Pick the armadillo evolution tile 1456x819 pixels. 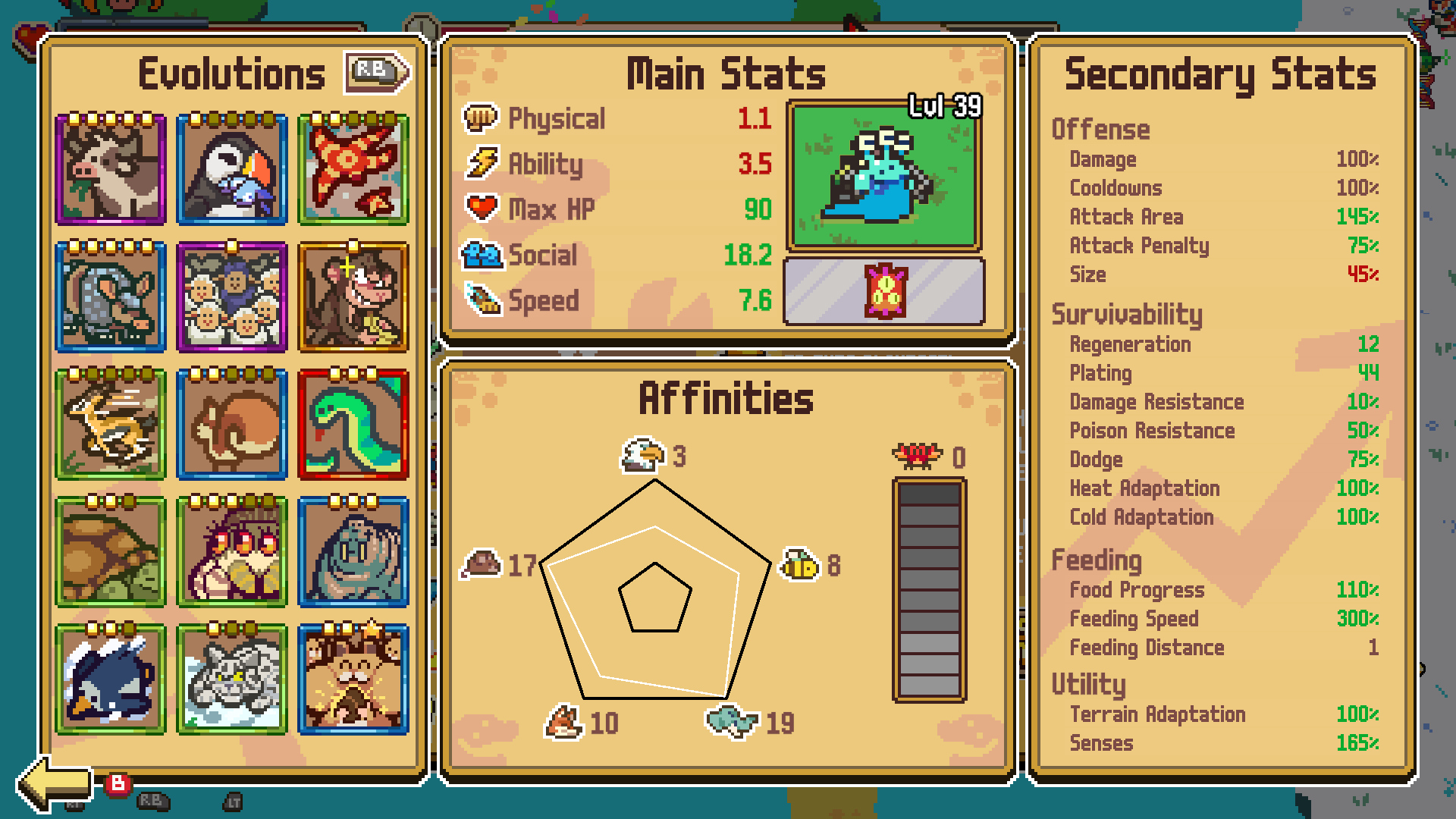[111, 298]
